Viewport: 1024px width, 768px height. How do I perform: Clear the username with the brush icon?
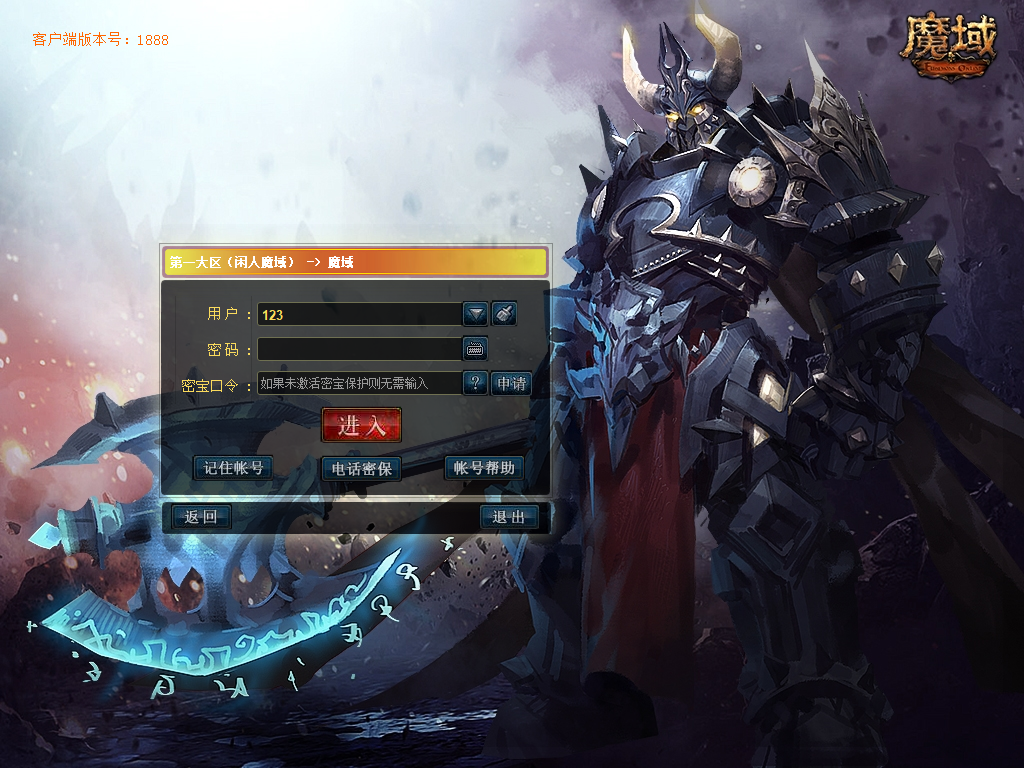(504, 315)
